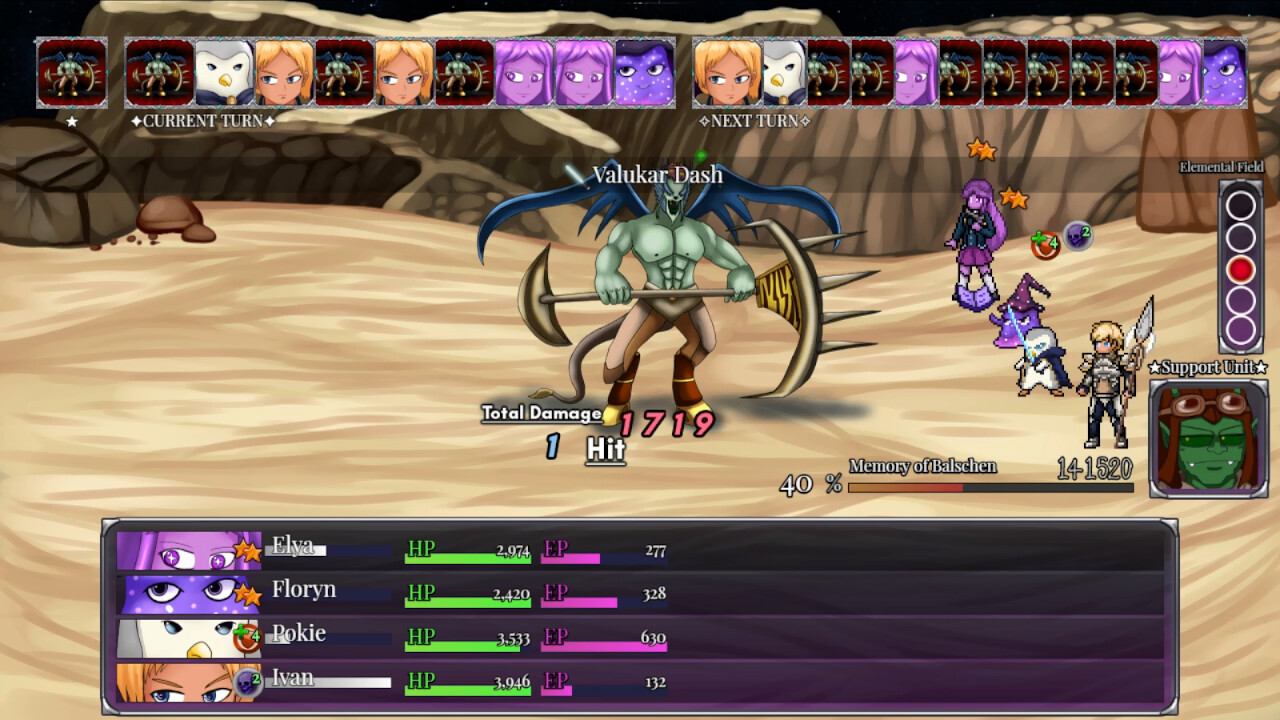The height and width of the screenshot is (720, 1280).
Task: Toggle the topmost dark Elemental Field orb
Action: (1240, 205)
